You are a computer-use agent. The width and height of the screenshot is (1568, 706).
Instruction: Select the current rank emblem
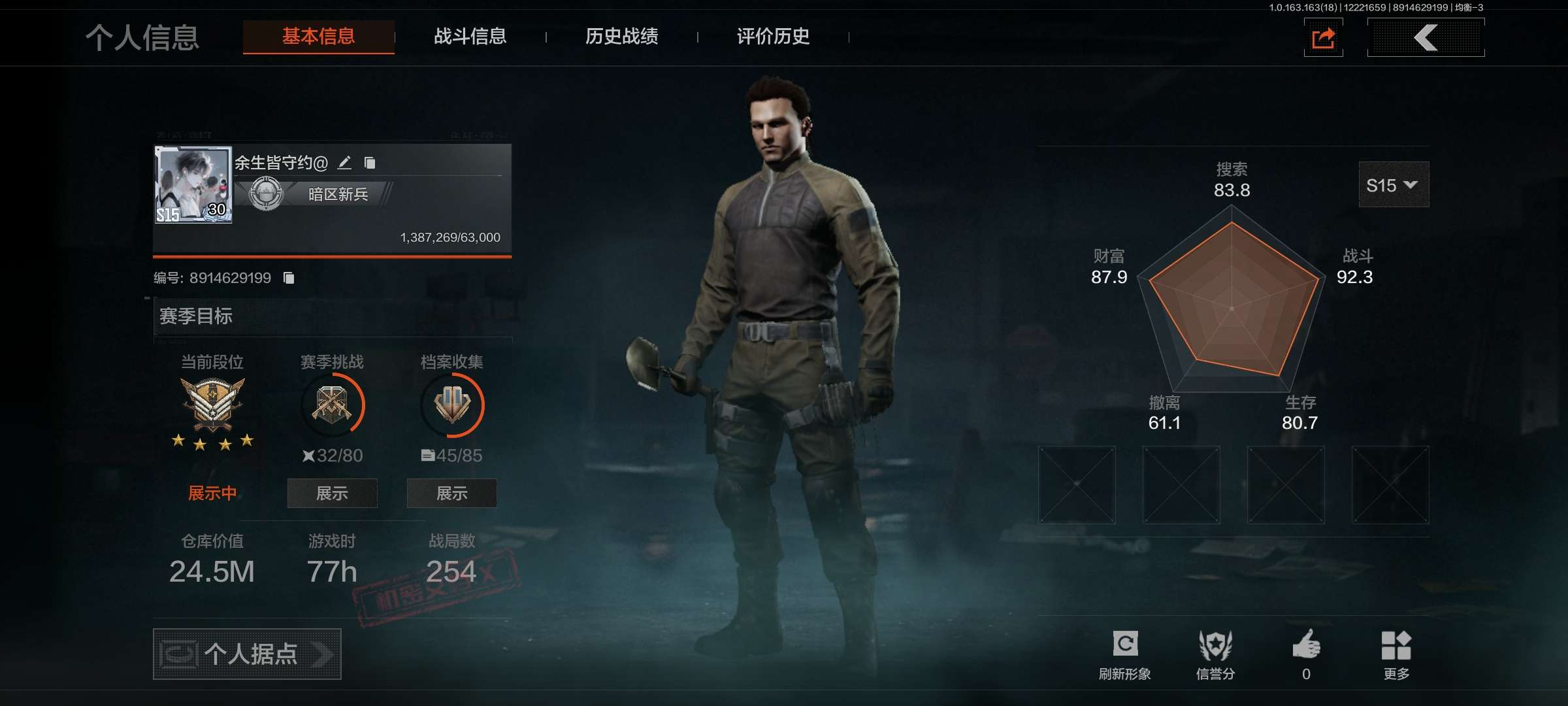pos(212,405)
